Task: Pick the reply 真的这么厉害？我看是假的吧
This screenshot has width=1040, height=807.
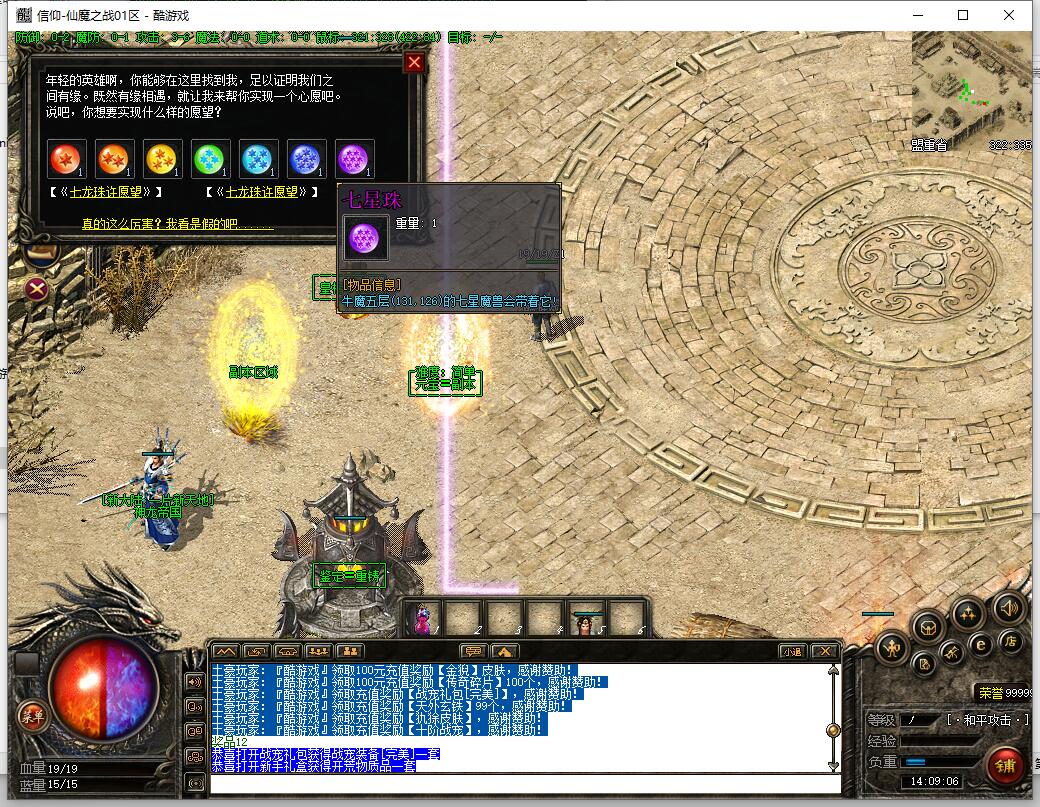Action: [x=177, y=225]
